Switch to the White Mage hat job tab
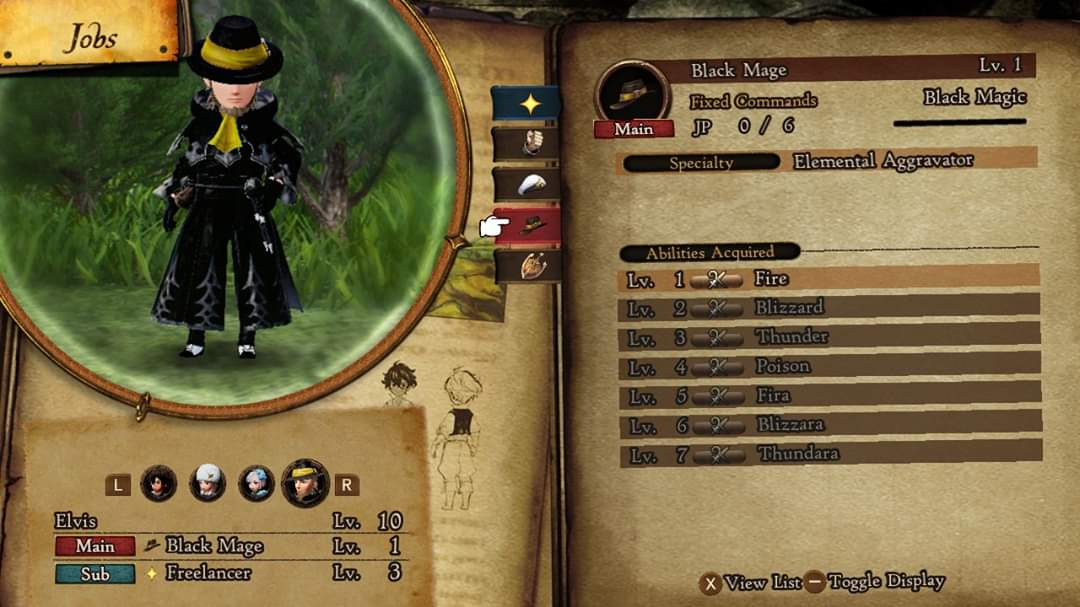1080x607 pixels. point(526,184)
